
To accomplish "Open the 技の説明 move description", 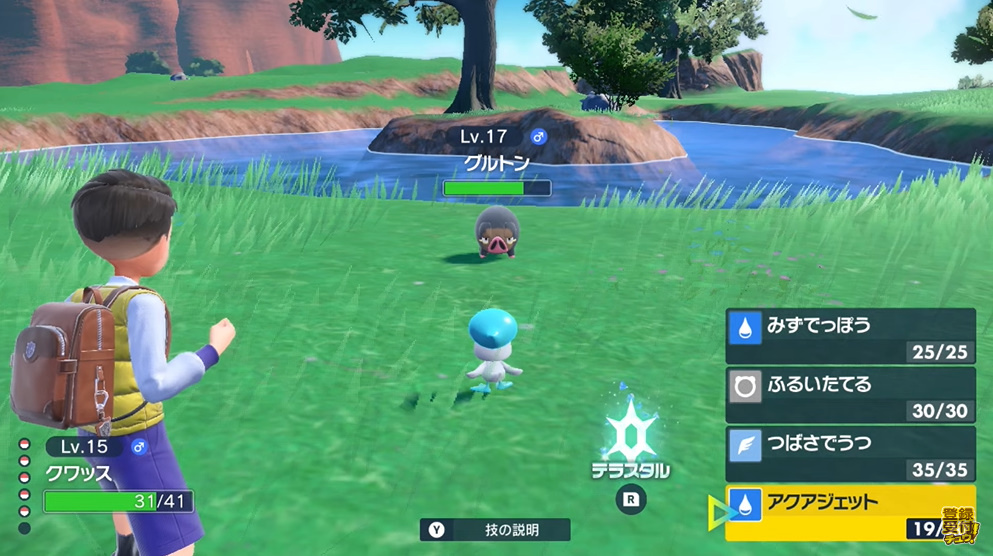I will coord(495,530).
